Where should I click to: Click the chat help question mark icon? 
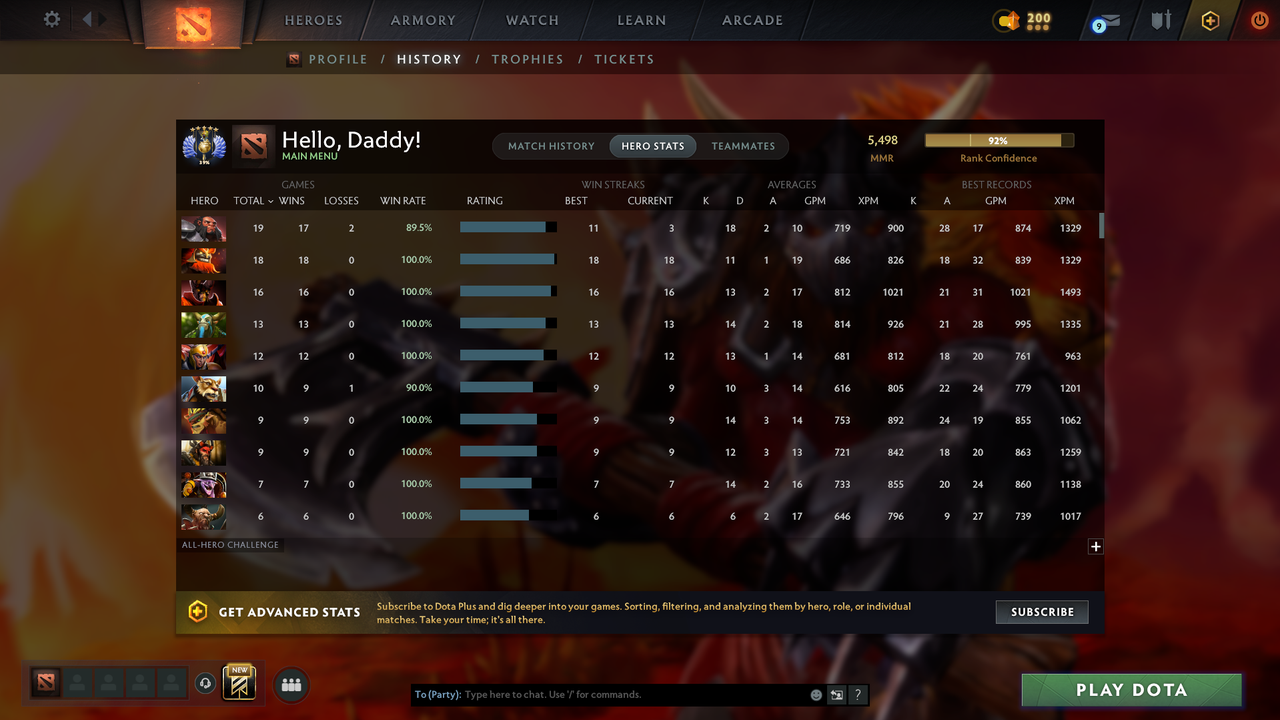[857, 694]
